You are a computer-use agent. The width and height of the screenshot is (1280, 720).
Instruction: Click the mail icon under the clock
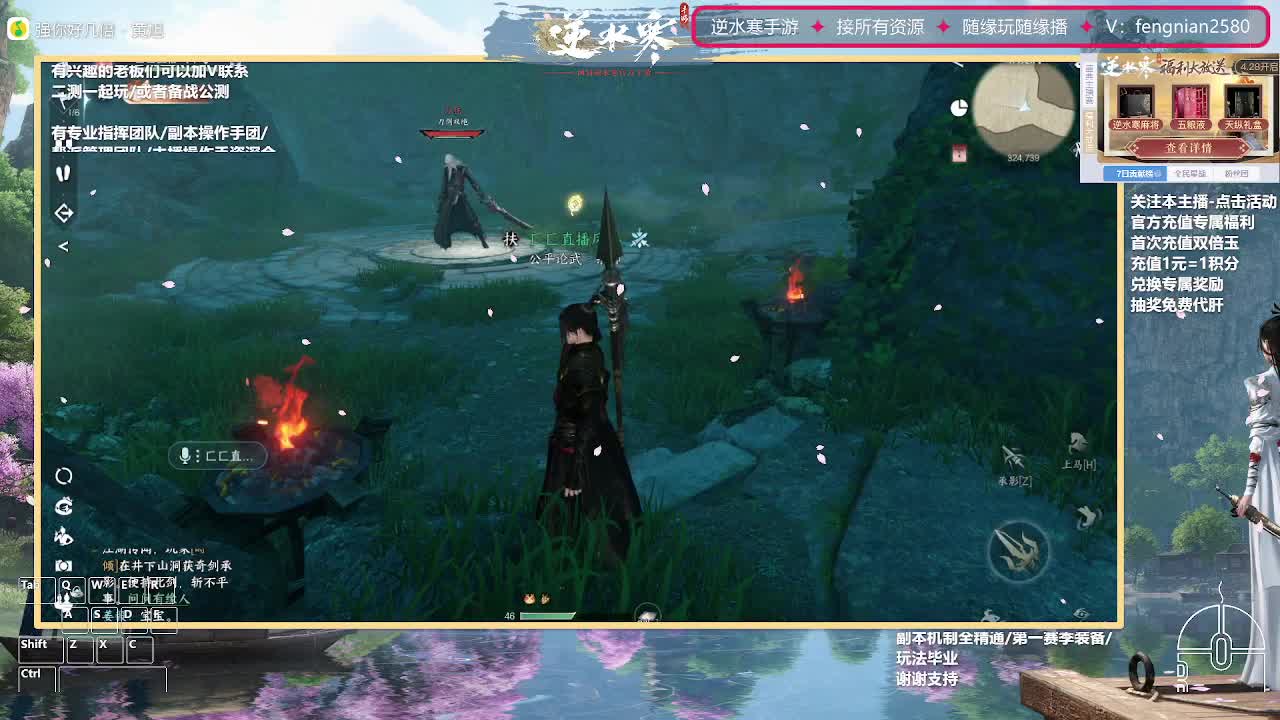pos(959,152)
